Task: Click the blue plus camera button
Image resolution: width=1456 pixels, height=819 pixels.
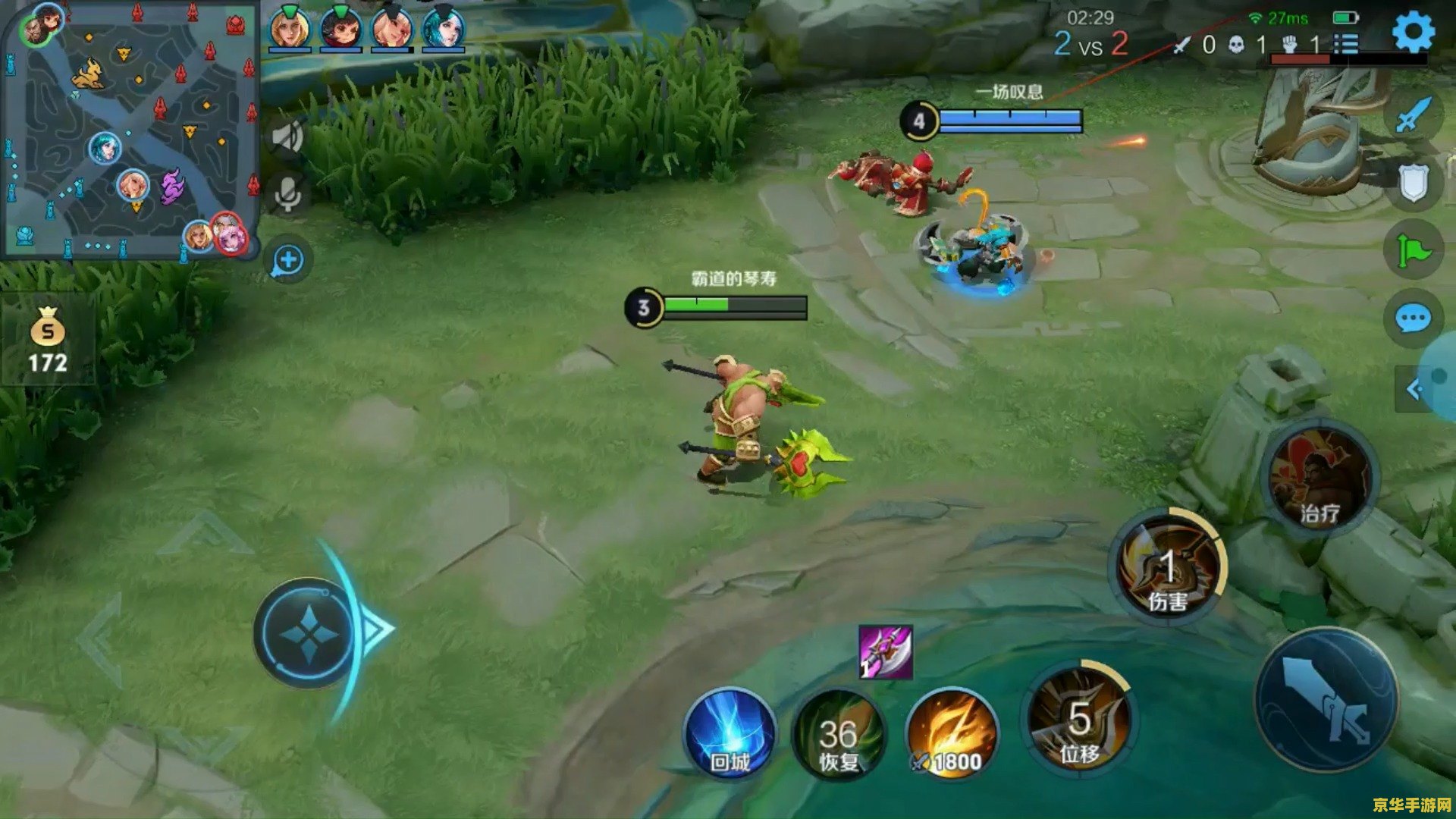Action: (288, 261)
